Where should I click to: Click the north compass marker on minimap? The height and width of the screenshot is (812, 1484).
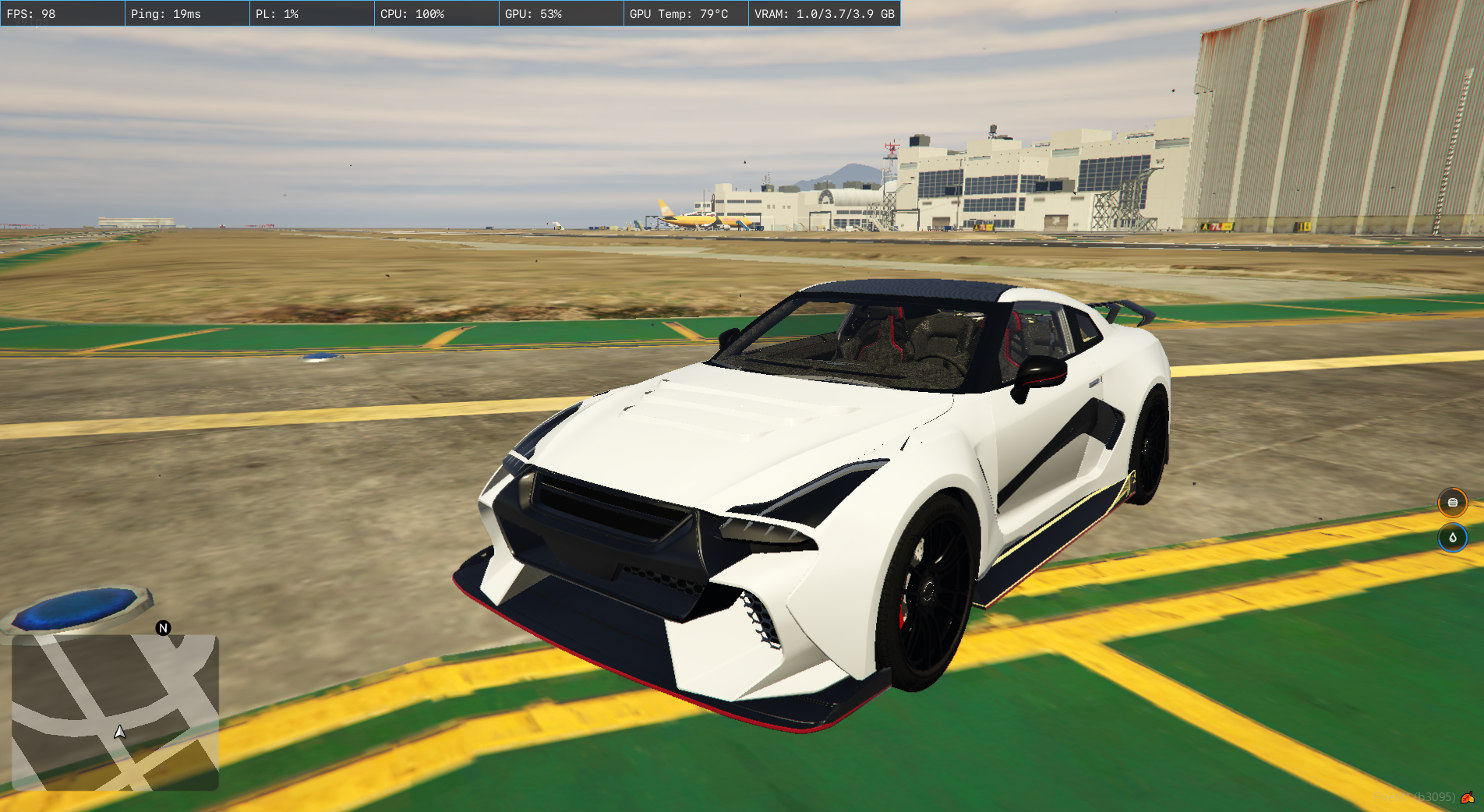pyautogui.click(x=163, y=628)
